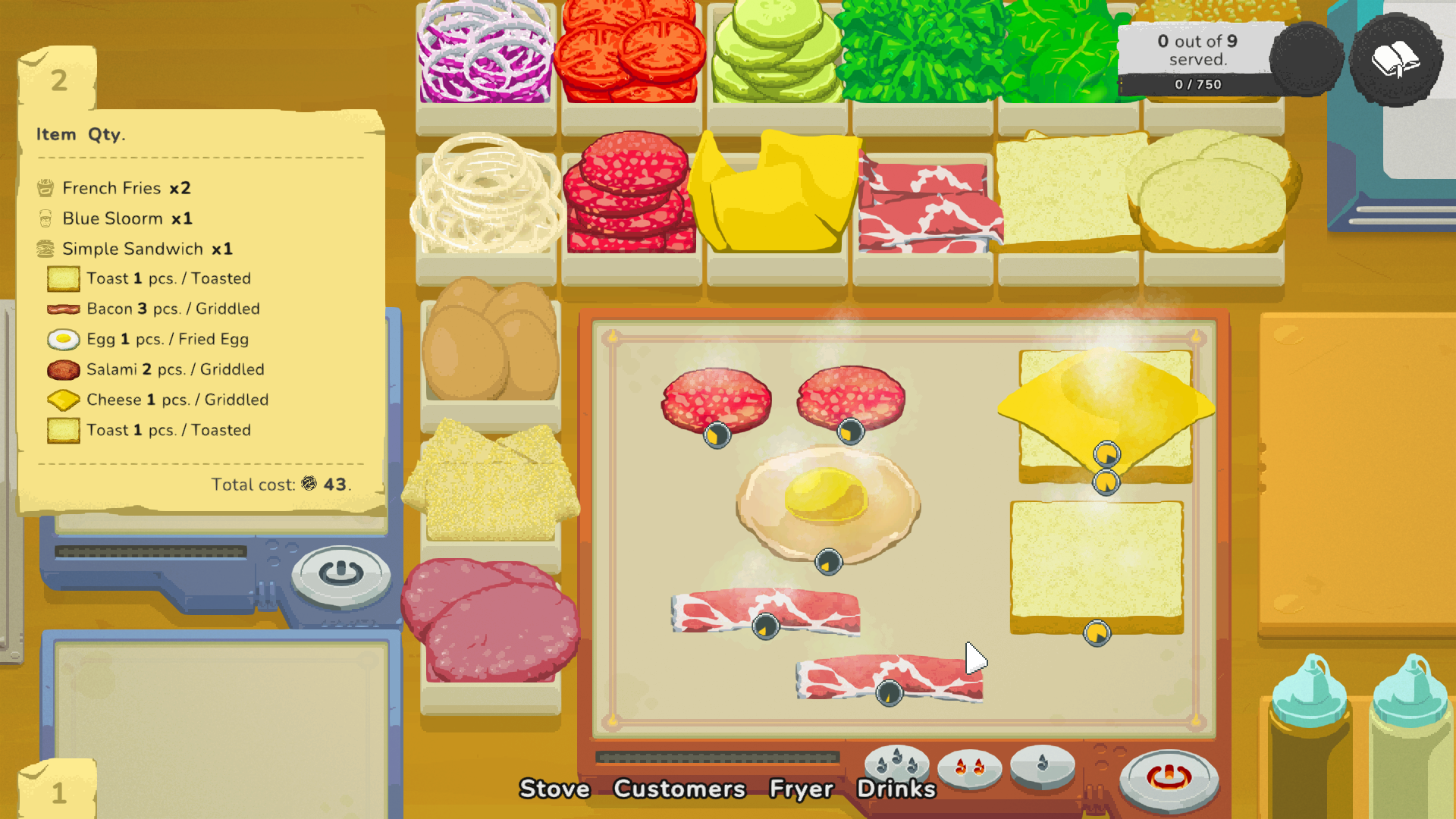Open the Stove screen
Screen dimensions: 1456x819
[x=554, y=789]
